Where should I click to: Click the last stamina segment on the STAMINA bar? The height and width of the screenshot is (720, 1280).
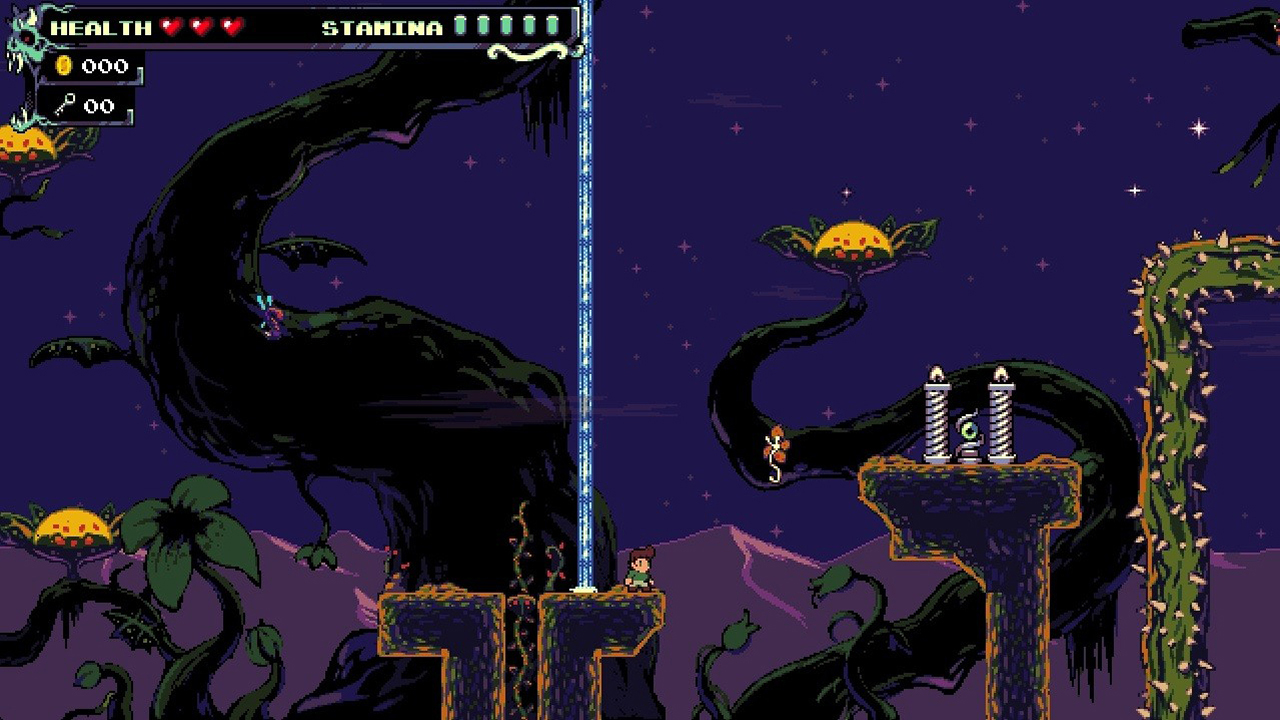coord(553,27)
